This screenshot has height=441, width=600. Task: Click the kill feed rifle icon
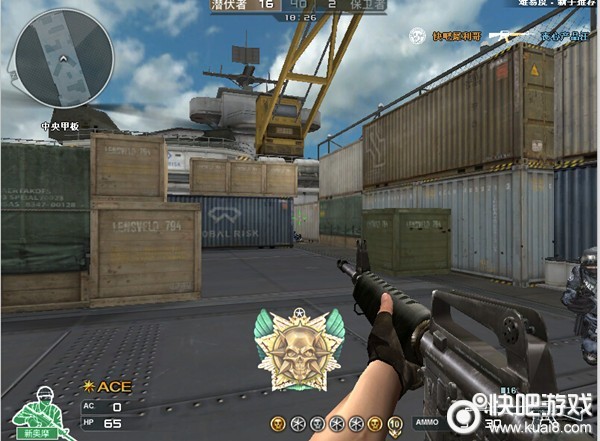click(510, 36)
